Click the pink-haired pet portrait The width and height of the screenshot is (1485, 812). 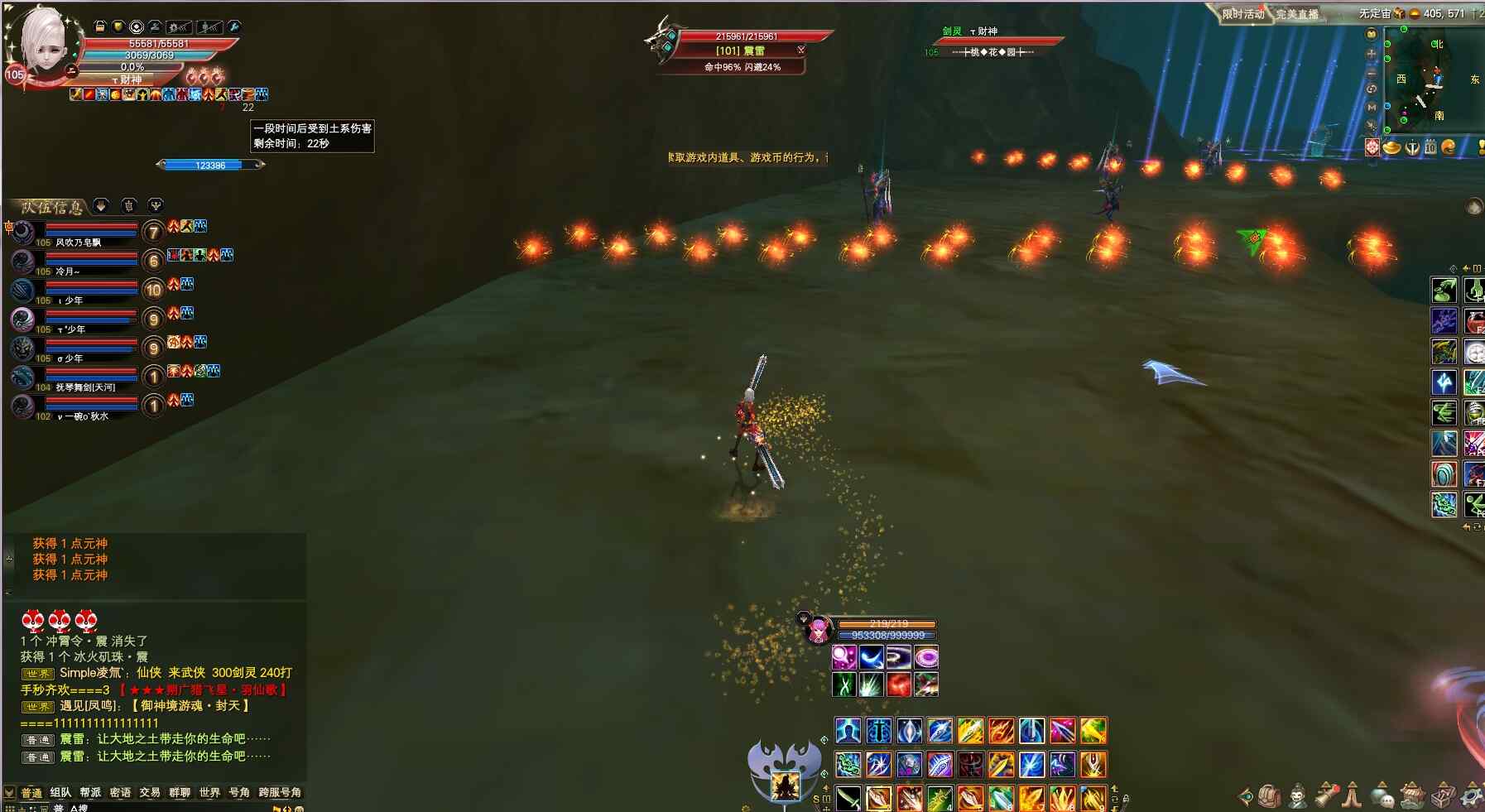818,629
